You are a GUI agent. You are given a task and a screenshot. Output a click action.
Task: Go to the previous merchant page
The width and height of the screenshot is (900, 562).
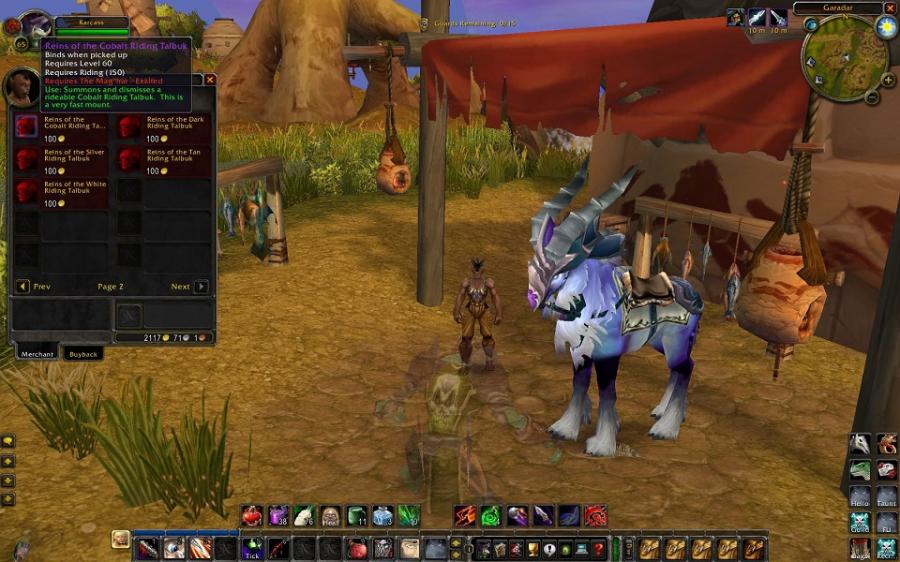click(23, 286)
